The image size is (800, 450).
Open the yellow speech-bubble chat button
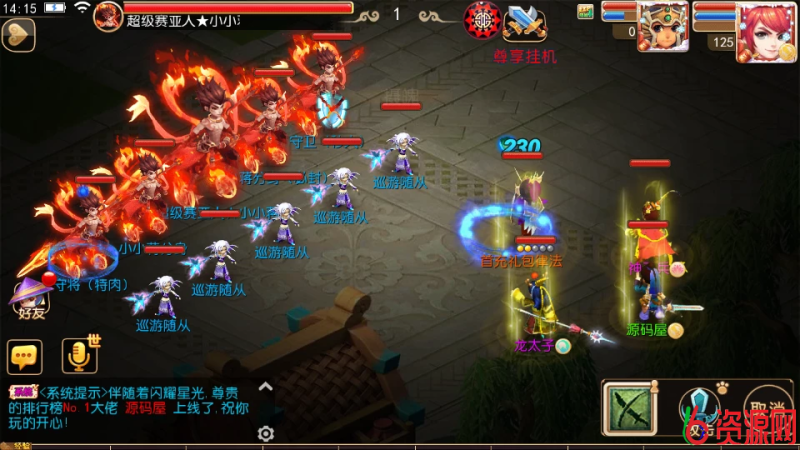pos(24,356)
